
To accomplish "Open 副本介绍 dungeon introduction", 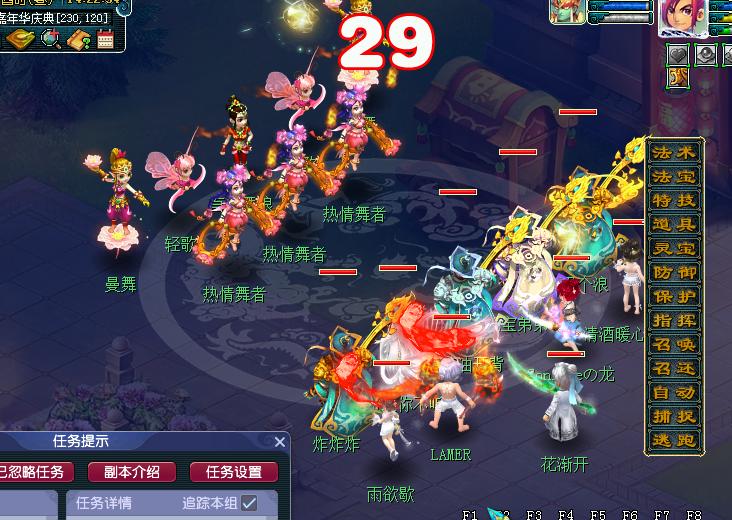I will [131, 472].
